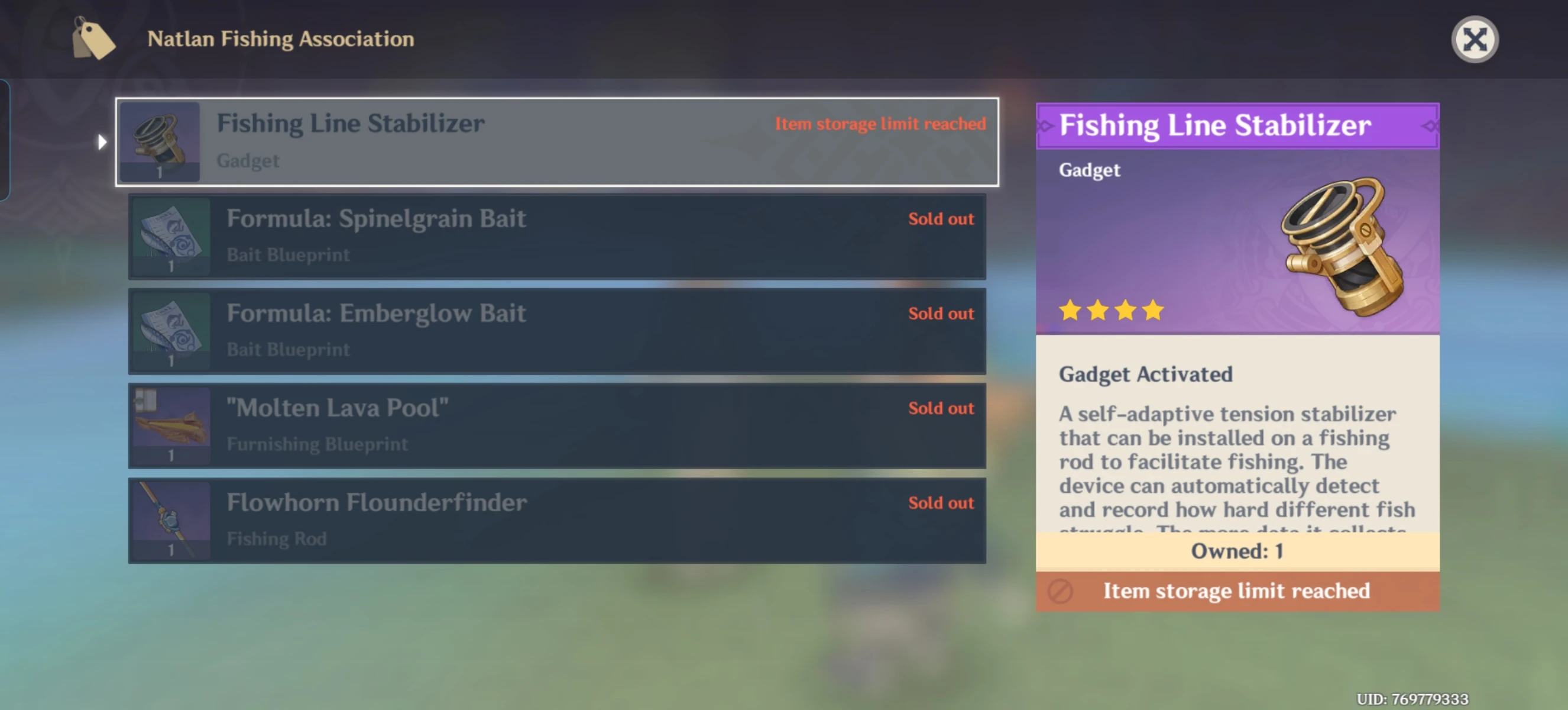Select the Formula: Emberglow Bait row

click(x=557, y=331)
